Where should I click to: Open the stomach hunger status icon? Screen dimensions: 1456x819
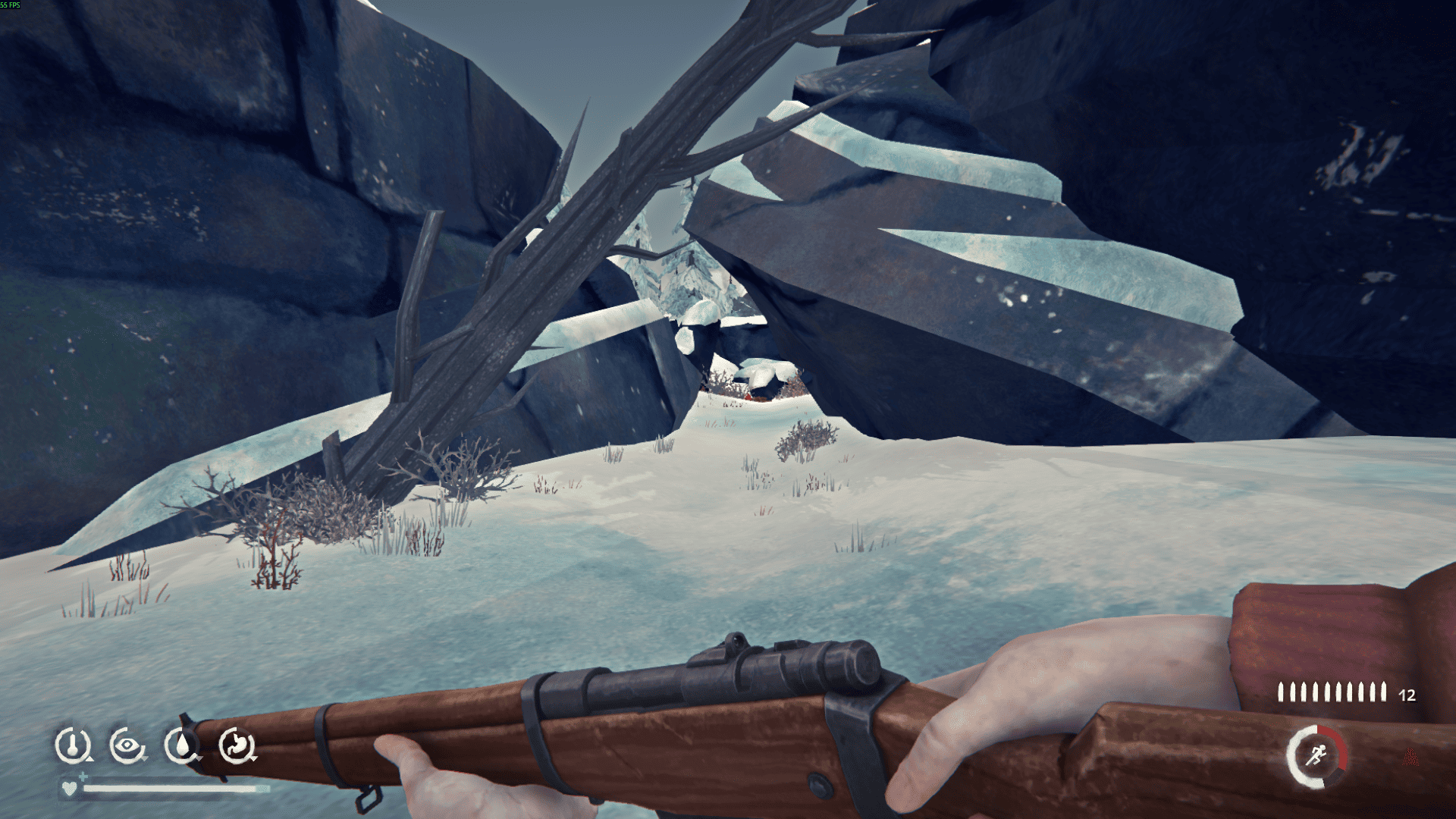(x=237, y=745)
